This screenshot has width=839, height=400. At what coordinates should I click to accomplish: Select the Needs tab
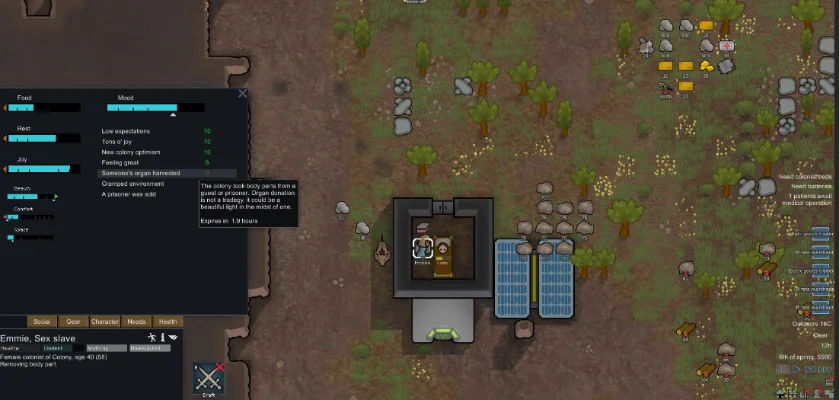click(x=136, y=321)
